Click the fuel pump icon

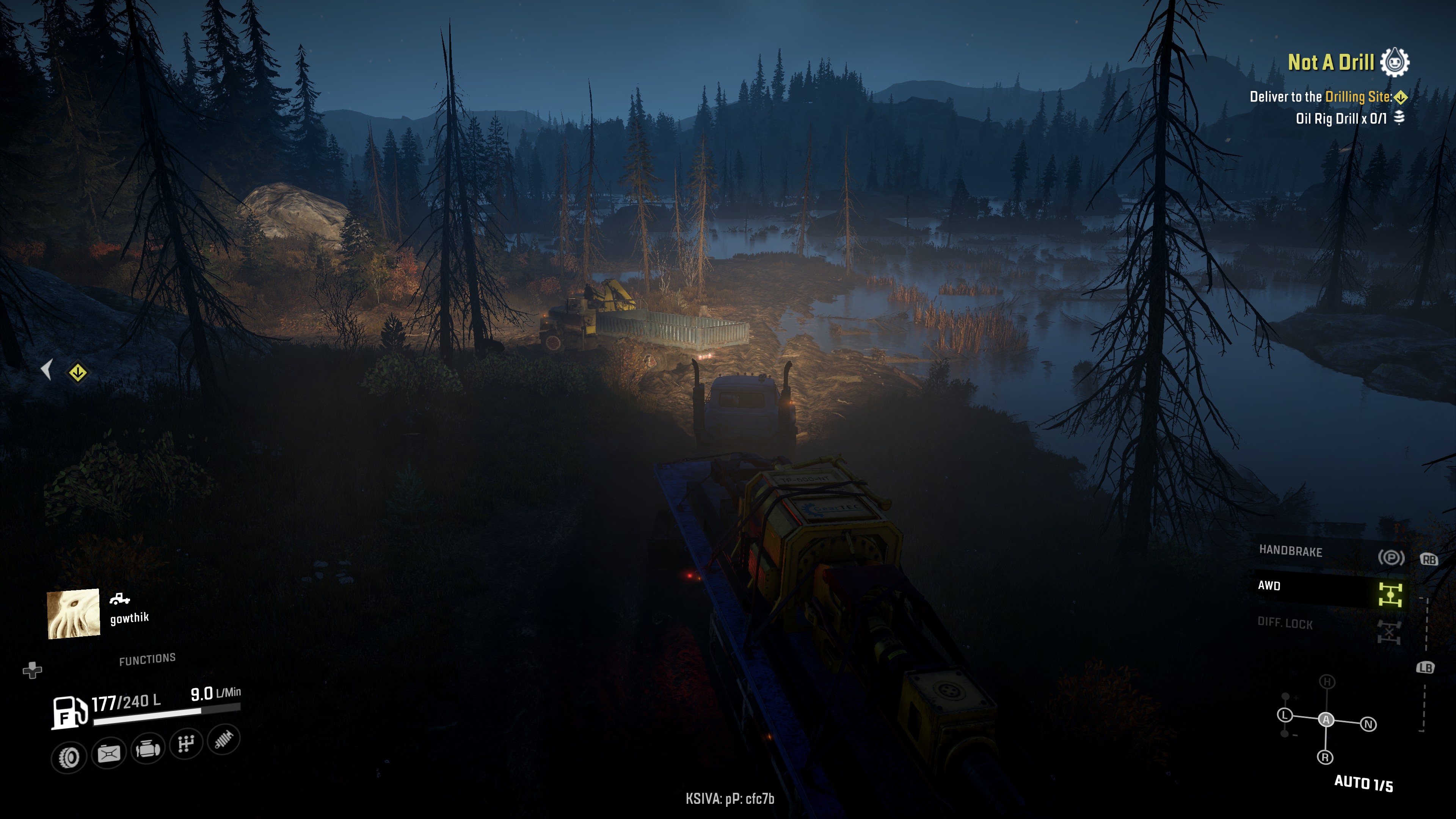[69, 712]
